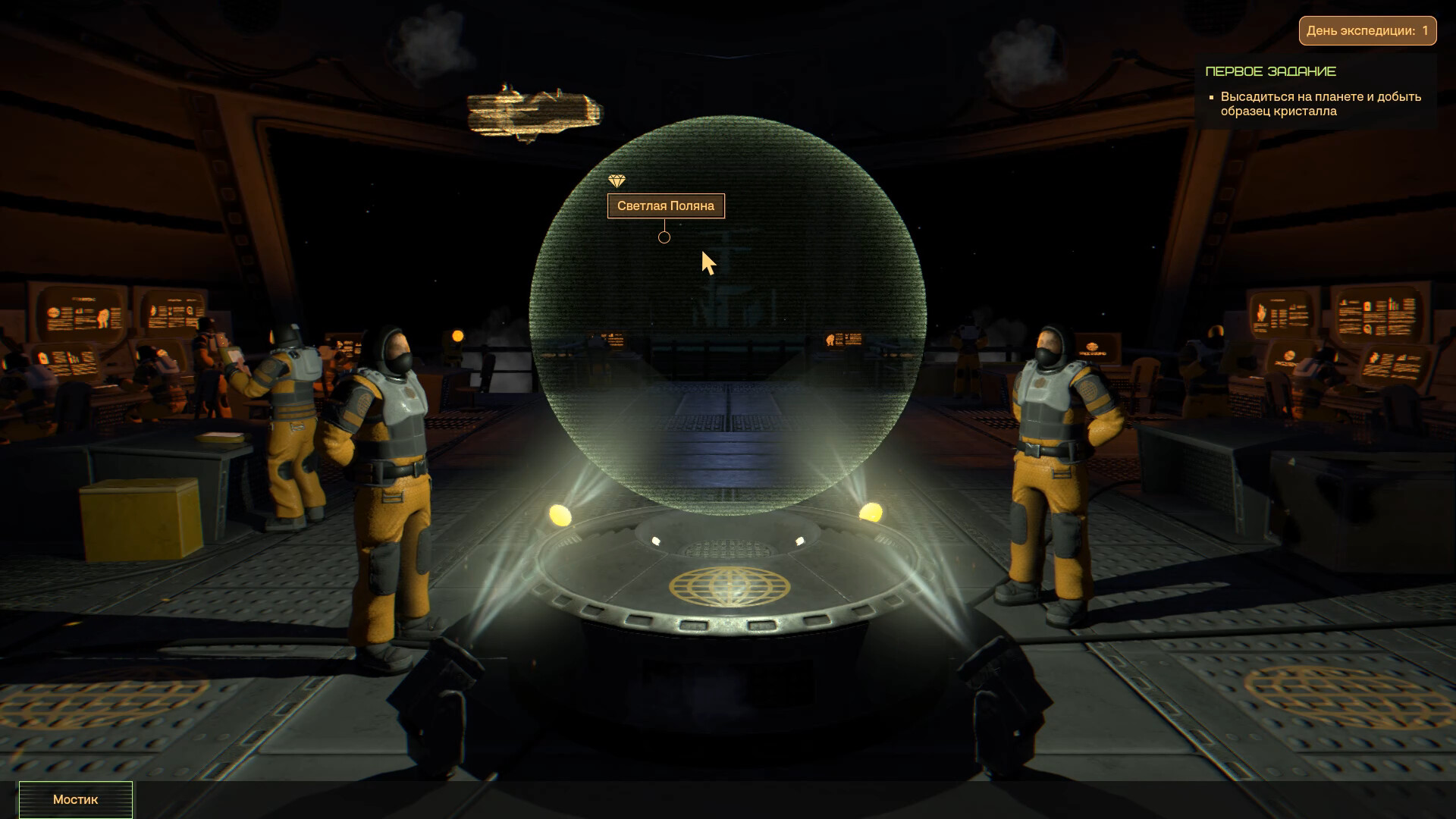Open the Мостик screen
The image size is (1456, 819).
tap(74, 799)
